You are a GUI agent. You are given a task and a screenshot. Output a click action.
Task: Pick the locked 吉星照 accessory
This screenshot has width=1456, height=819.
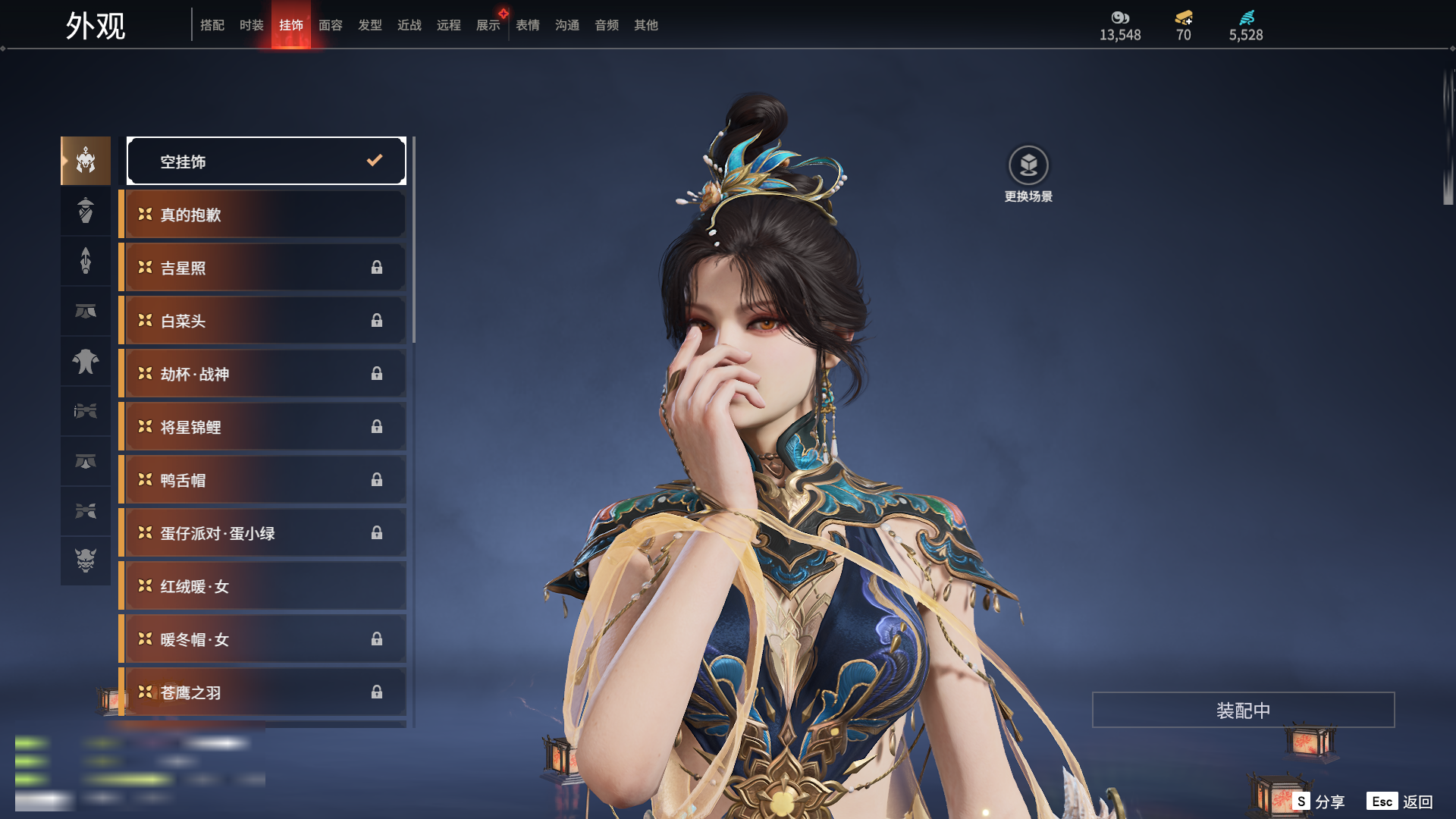tap(264, 268)
